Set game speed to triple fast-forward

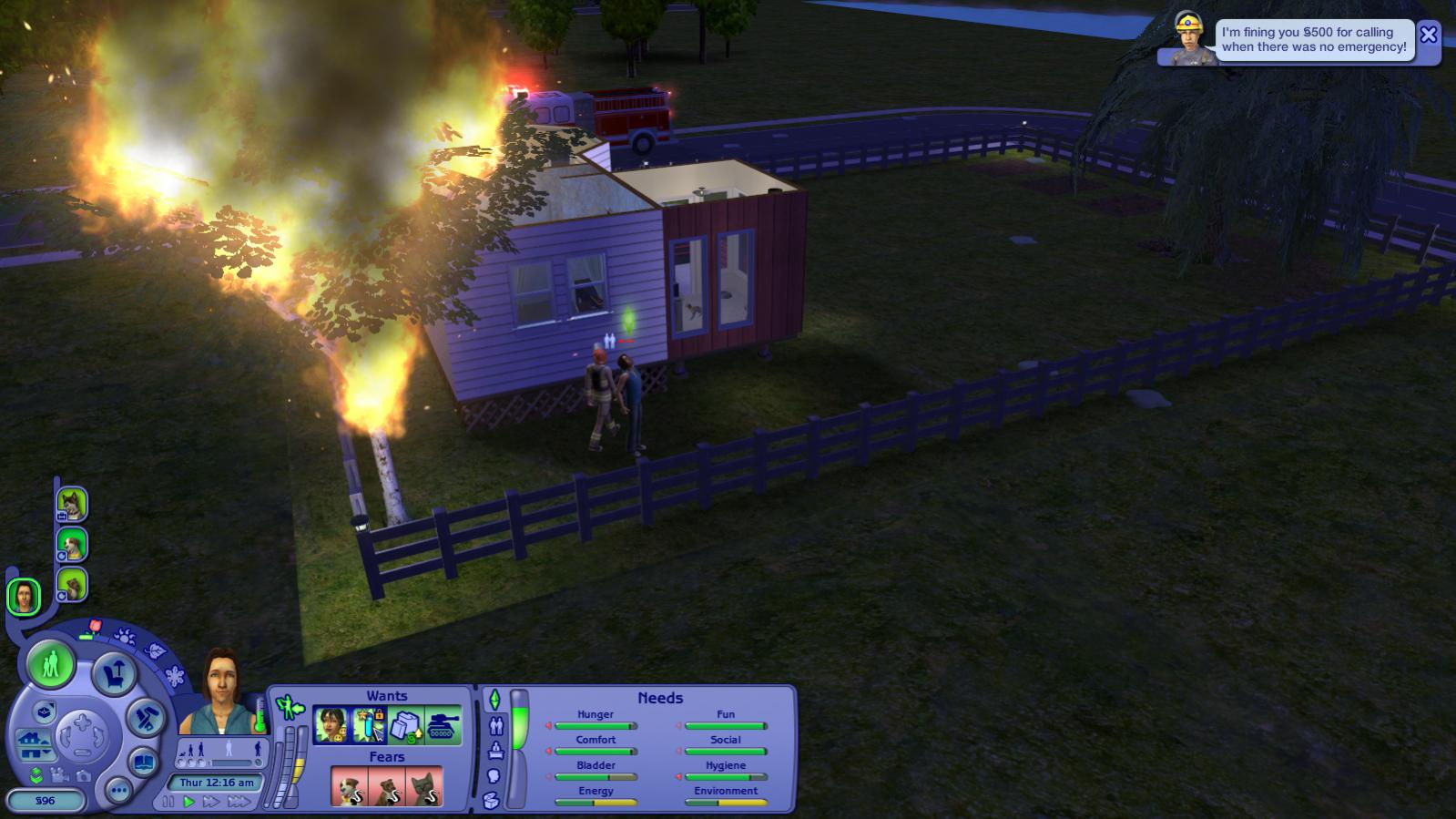(x=239, y=802)
